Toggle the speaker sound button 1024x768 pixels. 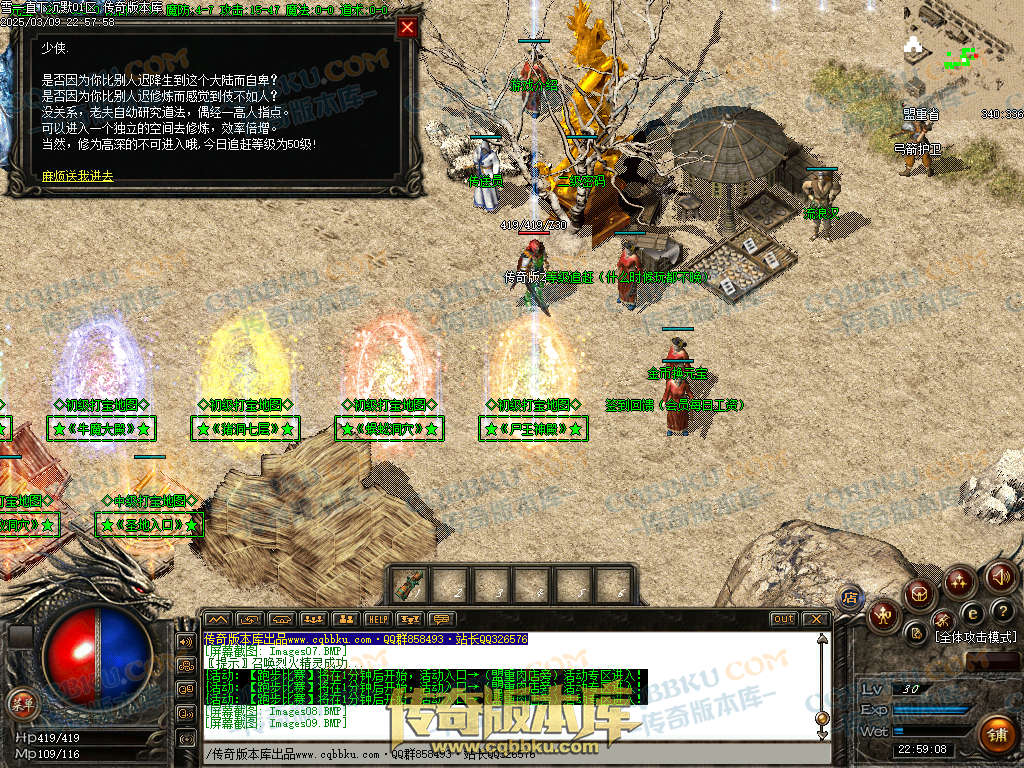tap(1001, 576)
